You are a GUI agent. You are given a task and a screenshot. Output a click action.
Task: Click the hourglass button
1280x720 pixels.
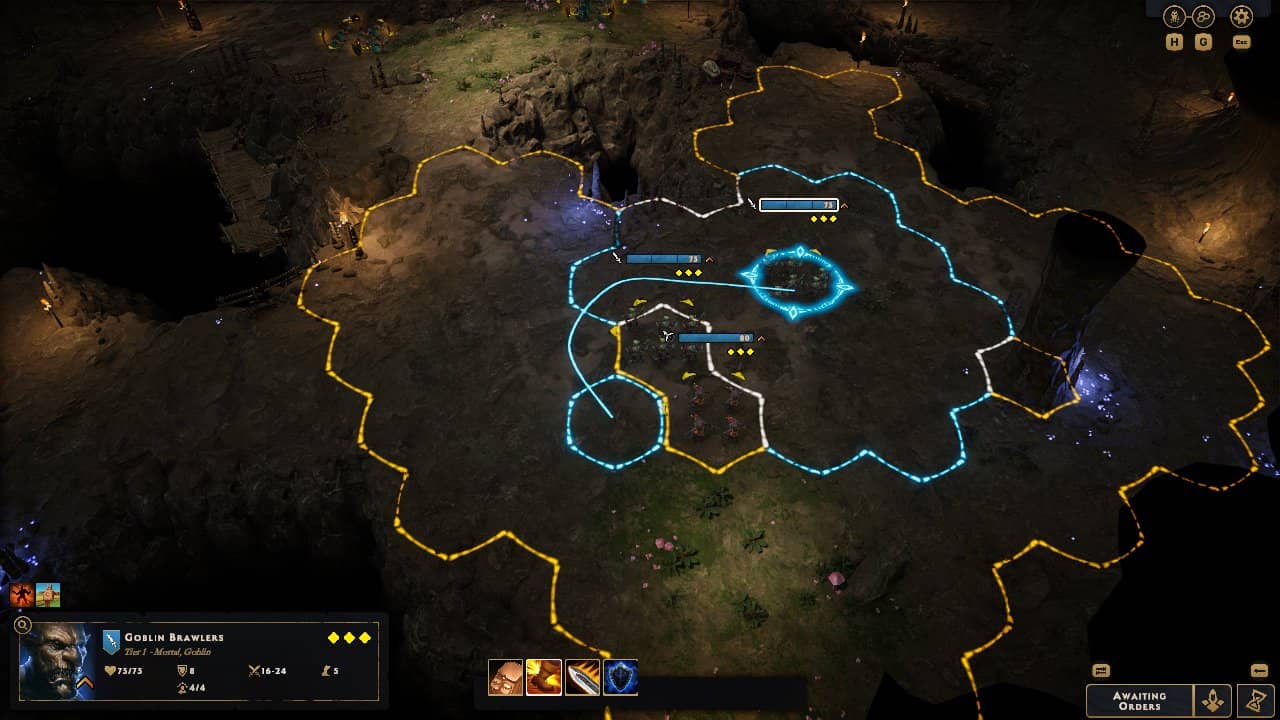pyautogui.click(x=1256, y=700)
